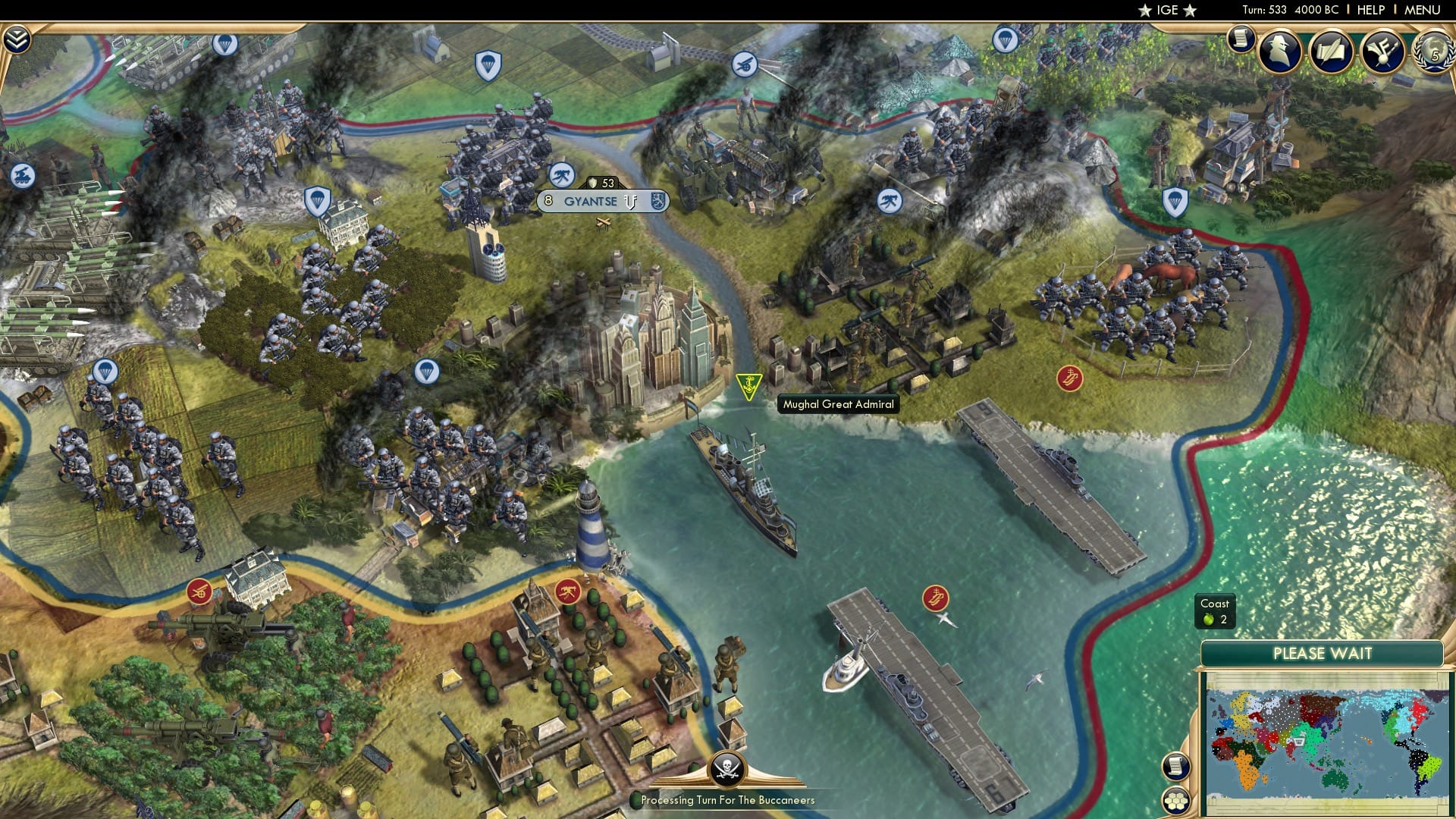Image resolution: width=1456 pixels, height=819 pixels.
Task: Open the game MENU
Action: tap(1423, 10)
